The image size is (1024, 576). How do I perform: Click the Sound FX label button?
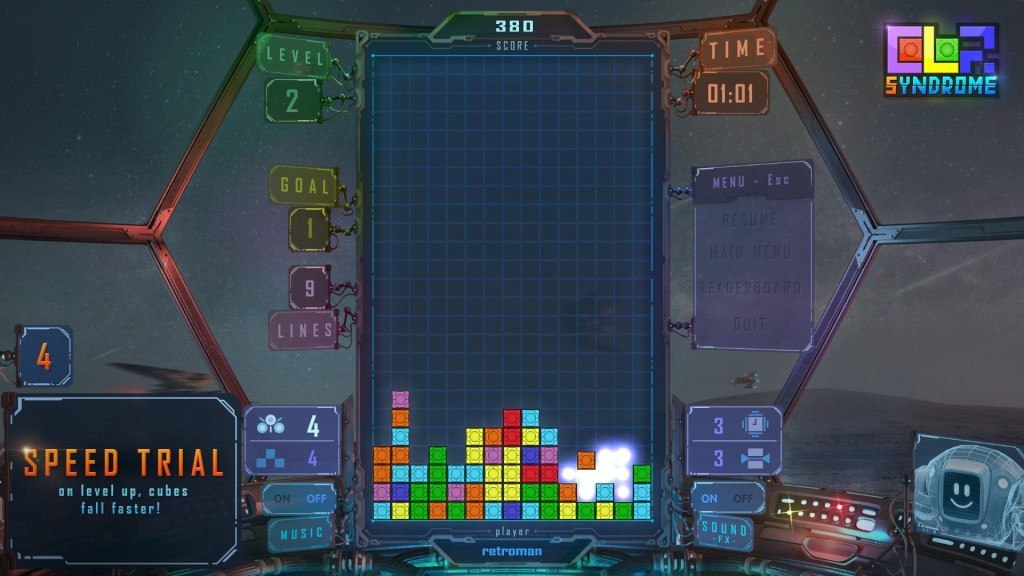727,530
